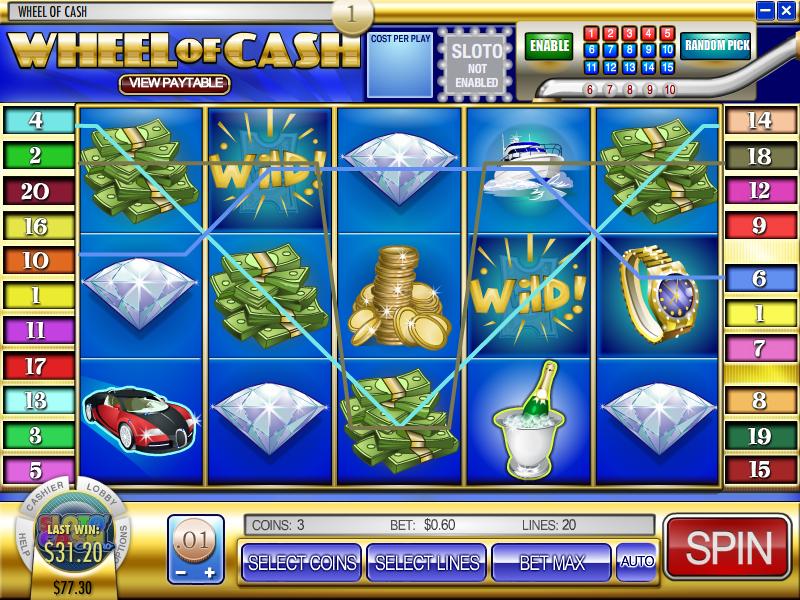800x600 pixels.
Task: Increase the coin value with the plus sign
Action: (x=209, y=573)
